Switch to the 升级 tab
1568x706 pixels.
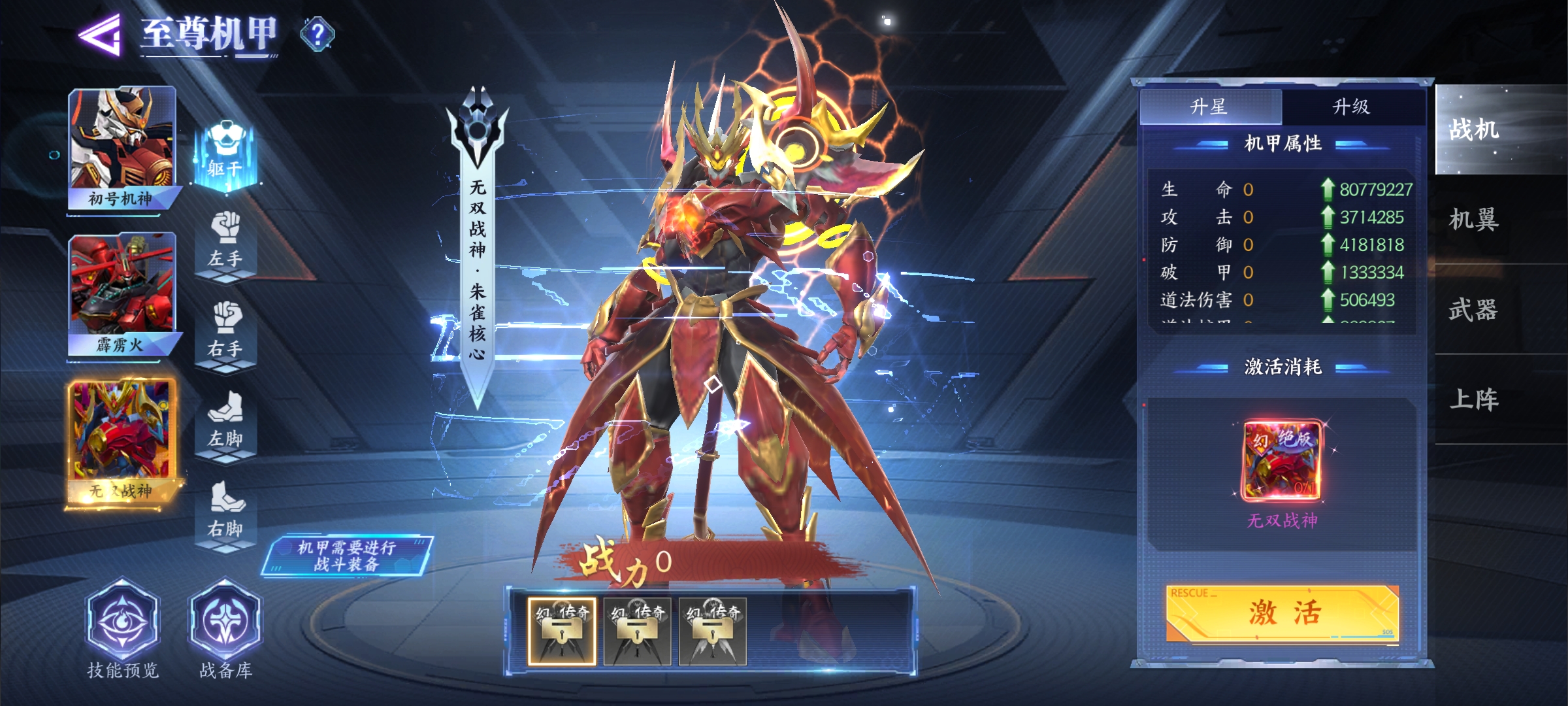coord(1351,107)
